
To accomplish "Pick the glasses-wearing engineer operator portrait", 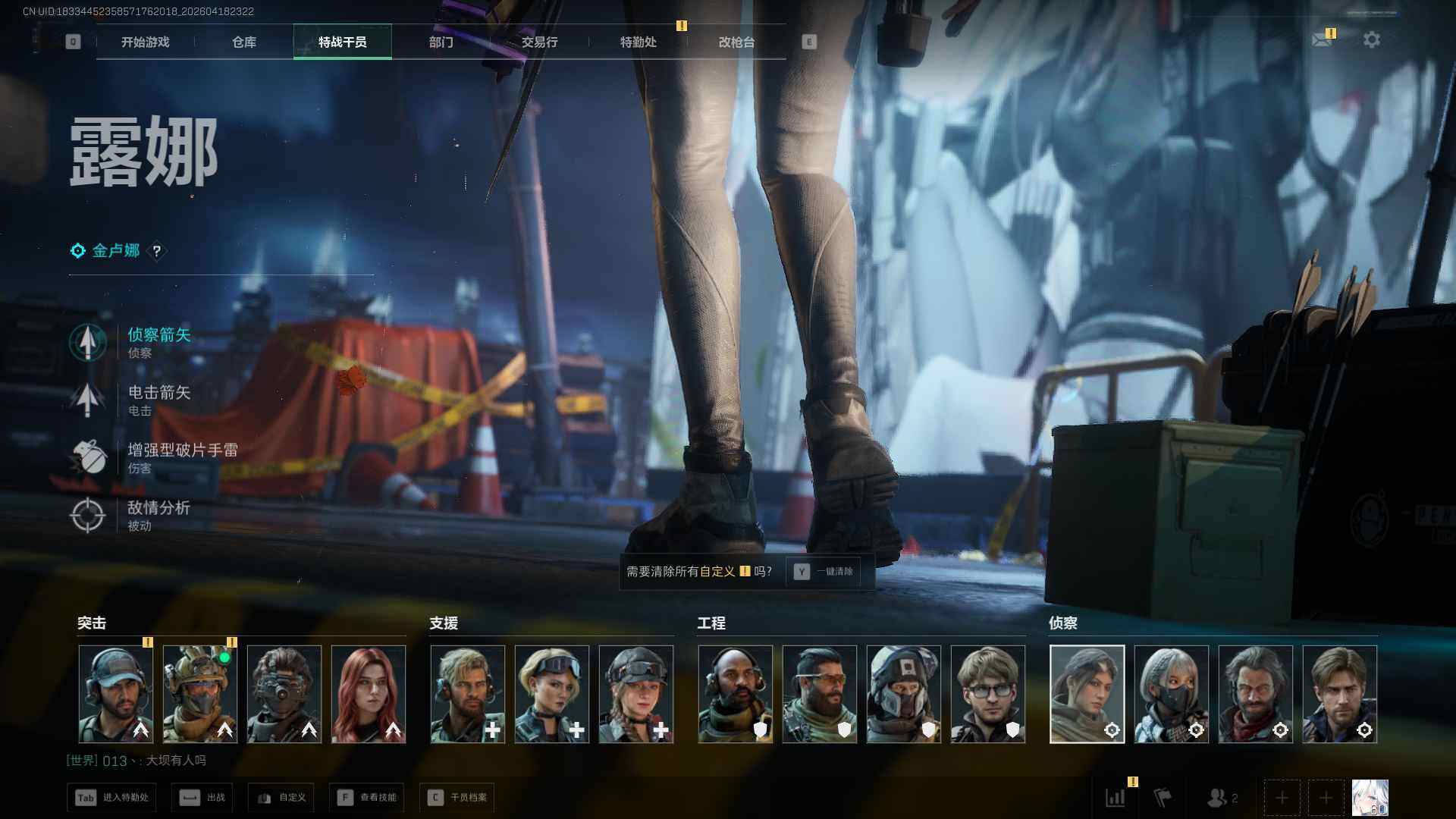I will click(987, 694).
